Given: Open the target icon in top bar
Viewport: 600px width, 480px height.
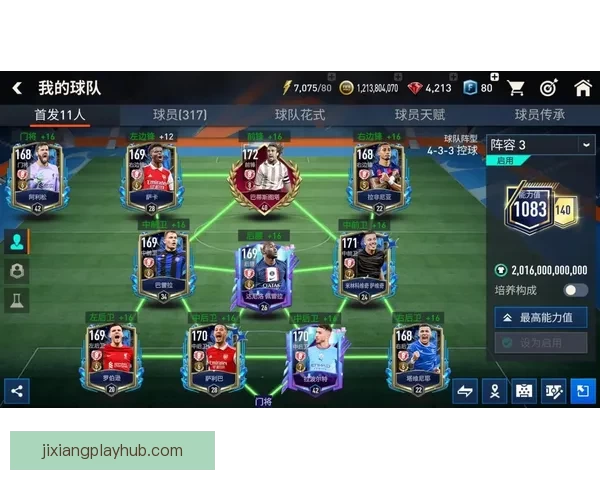Looking at the screenshot, I should (548, 88).
